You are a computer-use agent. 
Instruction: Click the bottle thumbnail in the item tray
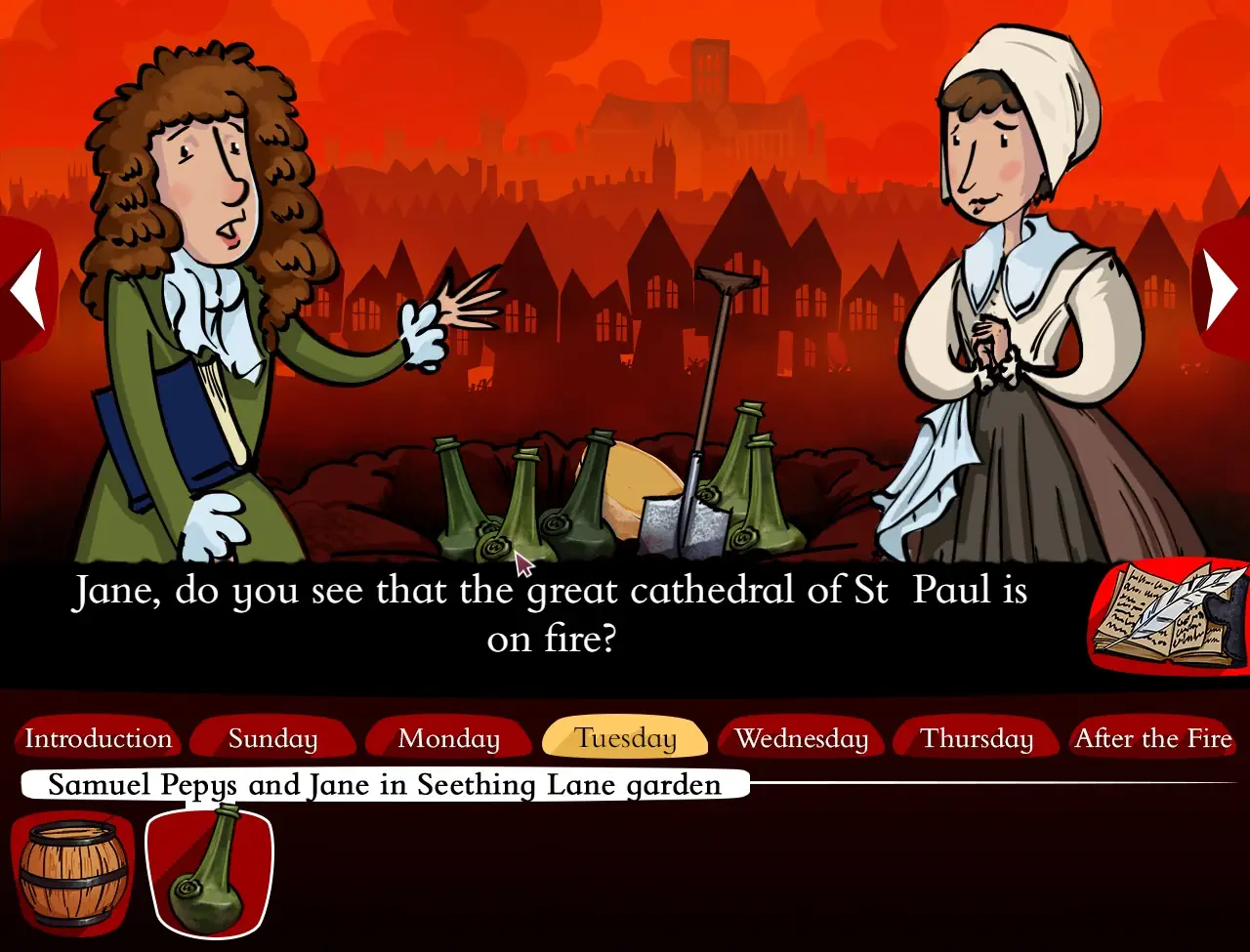point(208,872)
